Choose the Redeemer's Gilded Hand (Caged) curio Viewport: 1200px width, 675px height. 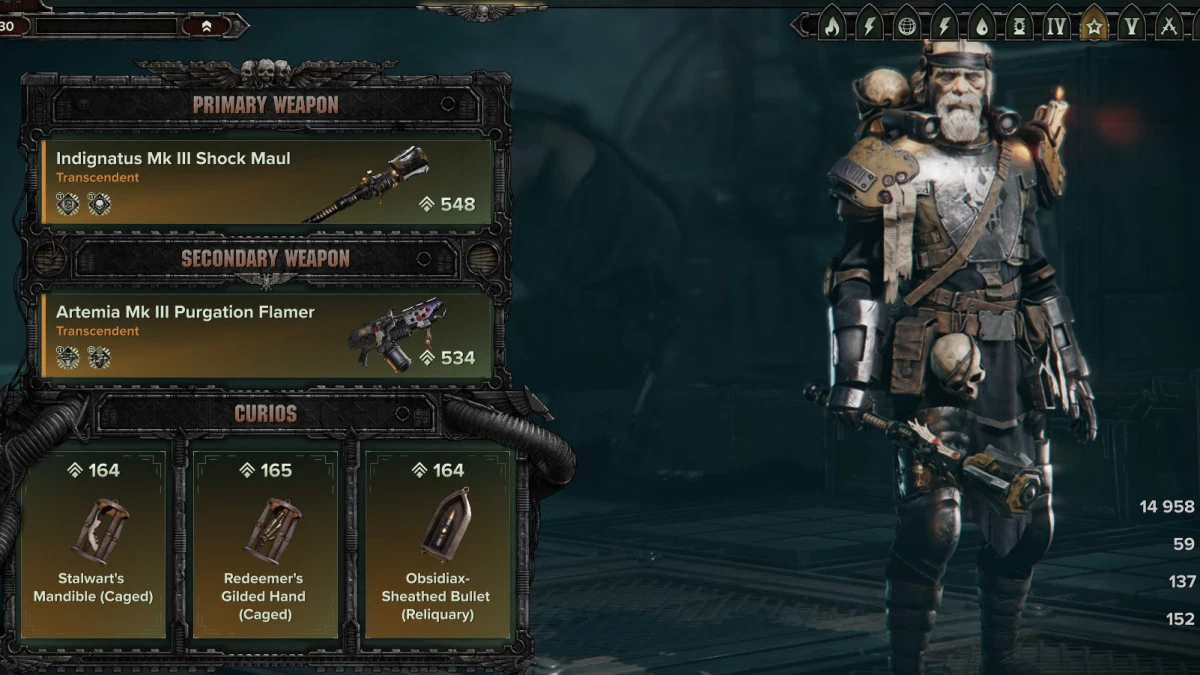266,541
